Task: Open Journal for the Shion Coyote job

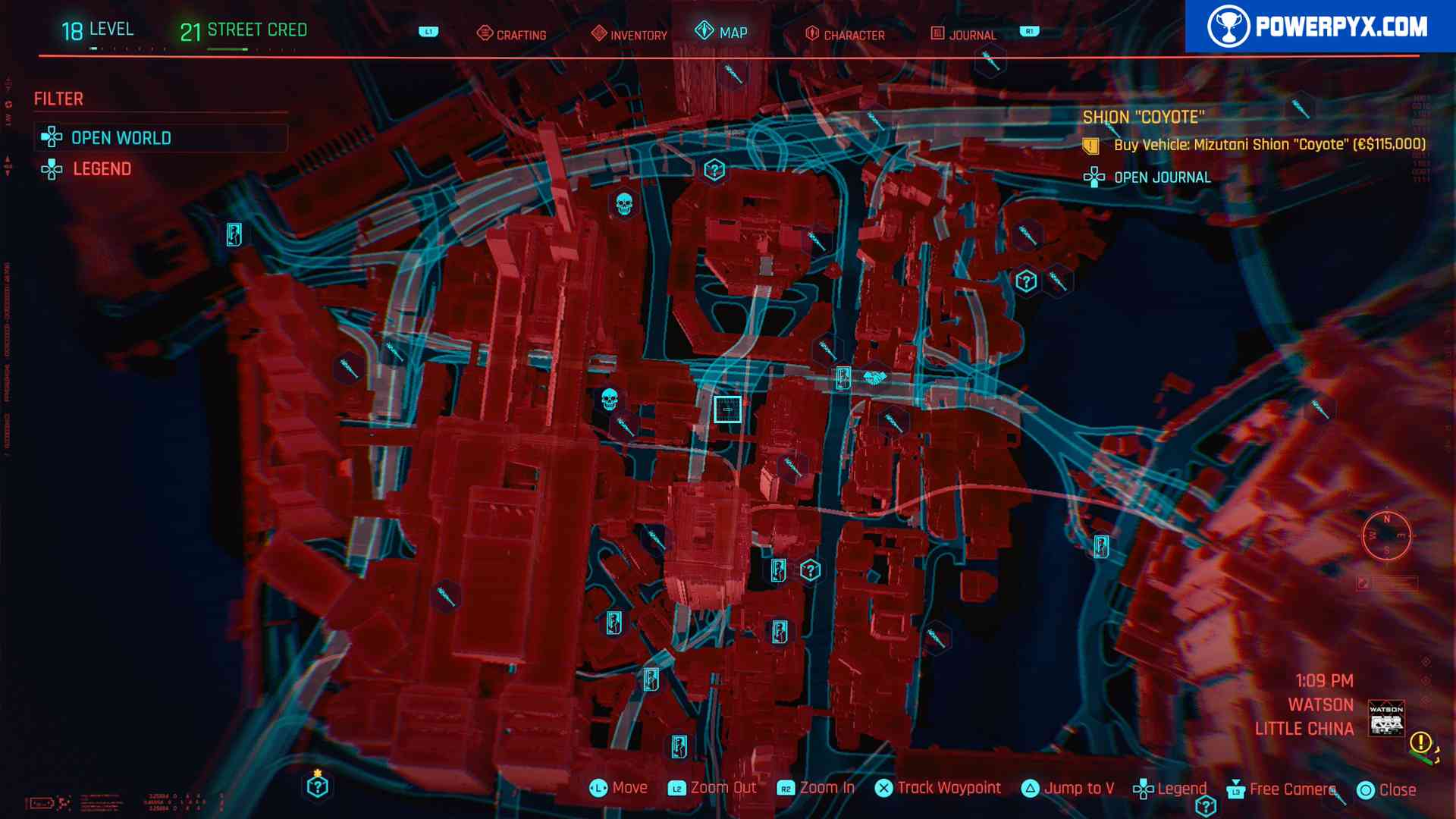Action: 1162,177
